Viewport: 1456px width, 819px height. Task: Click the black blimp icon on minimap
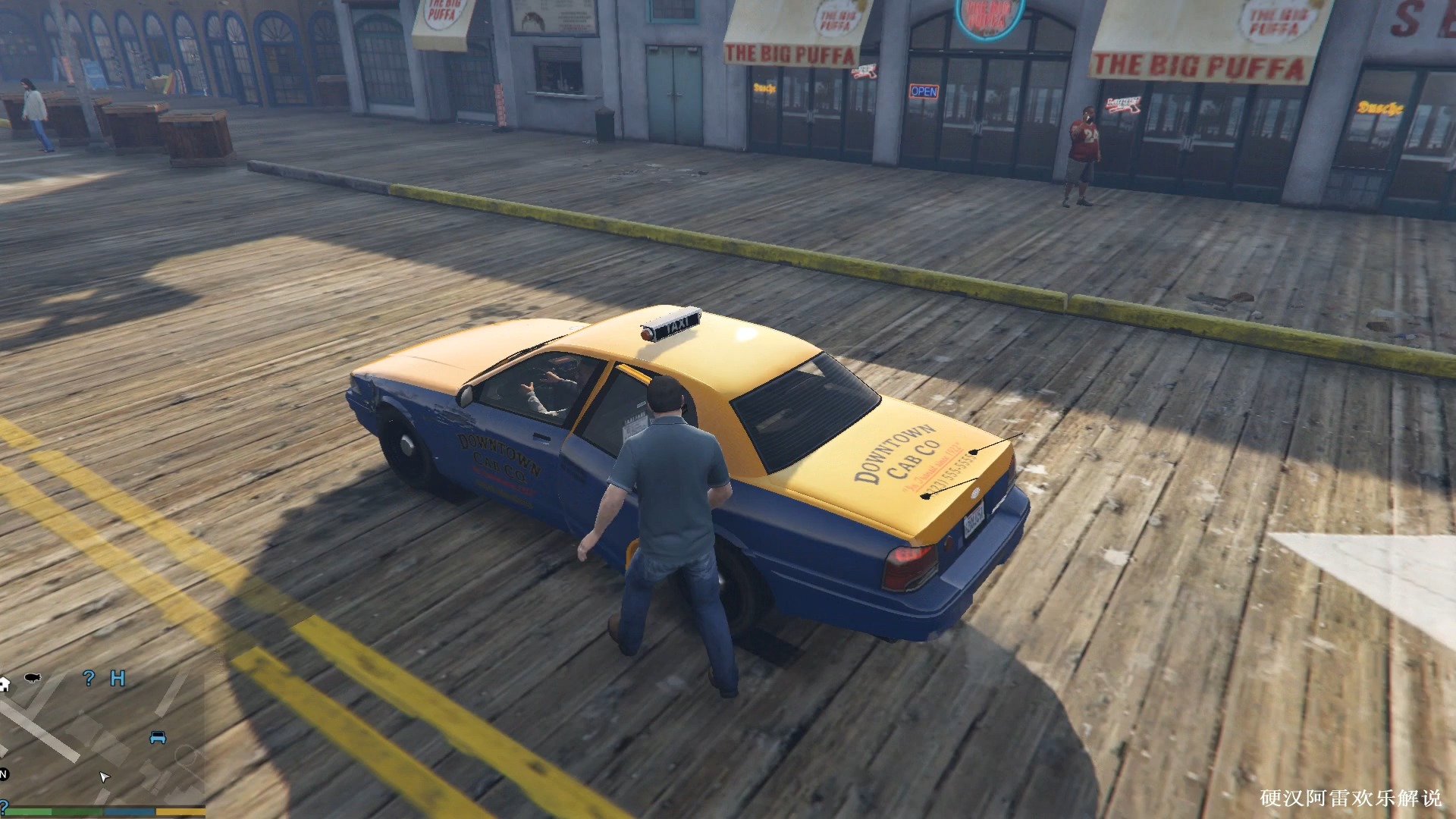(x=33, y=677)
